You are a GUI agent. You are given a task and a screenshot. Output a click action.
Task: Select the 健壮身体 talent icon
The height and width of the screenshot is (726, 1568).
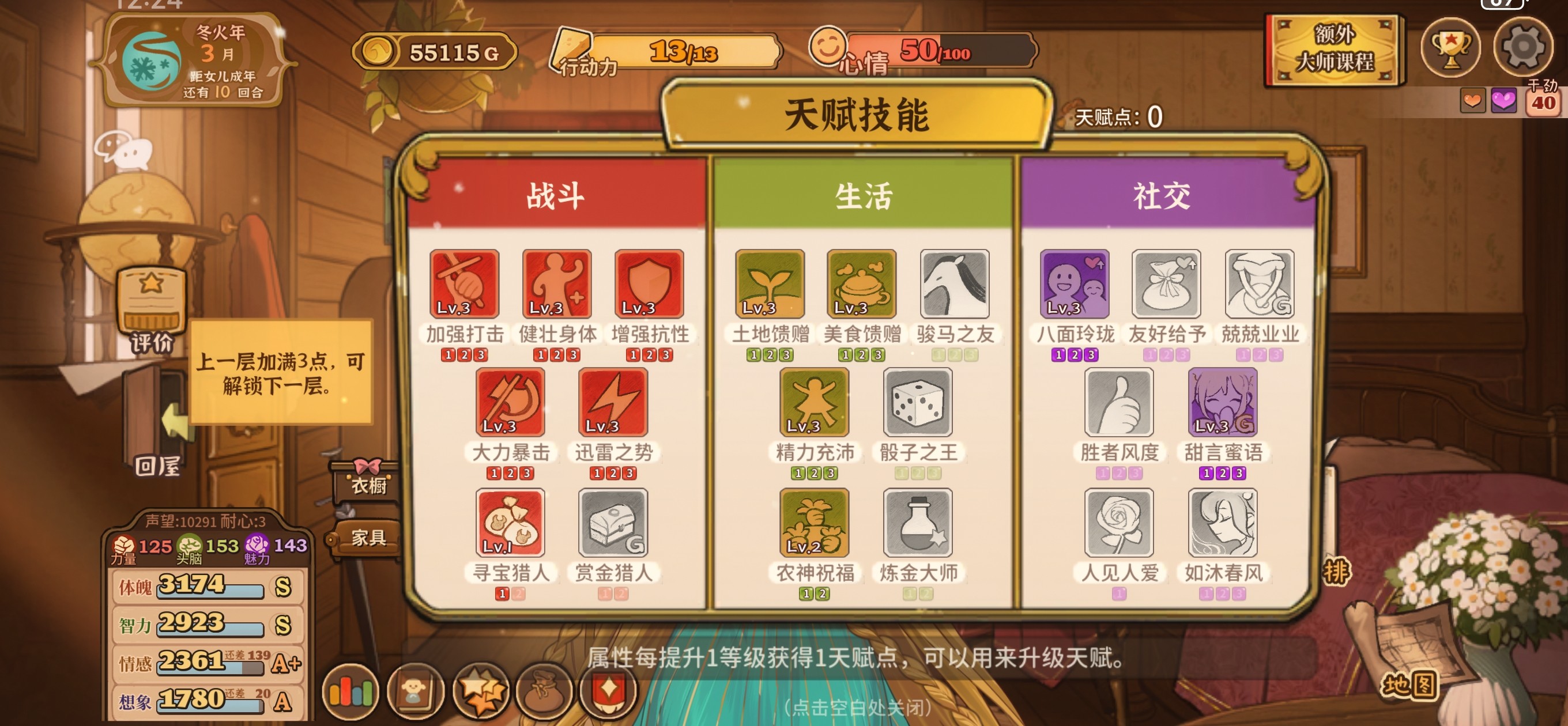click(x=556, y=283)
